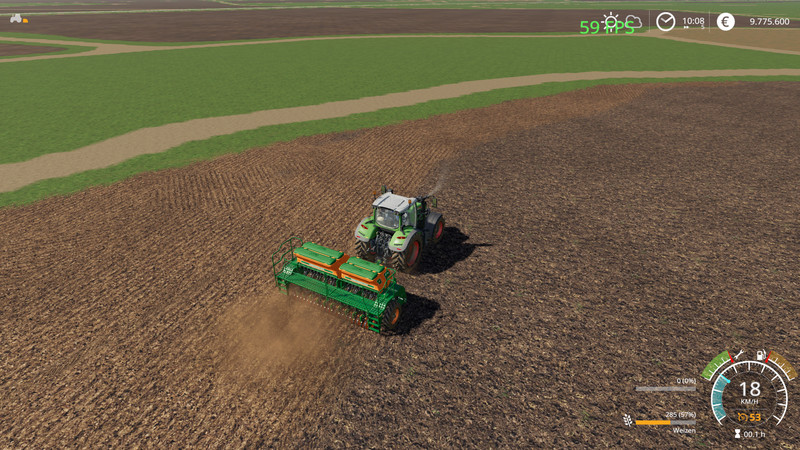Select the fuel pump icon on the gauge
Image resolution: width=800 pixels, height=450 pixels.
tap(762, 356)
